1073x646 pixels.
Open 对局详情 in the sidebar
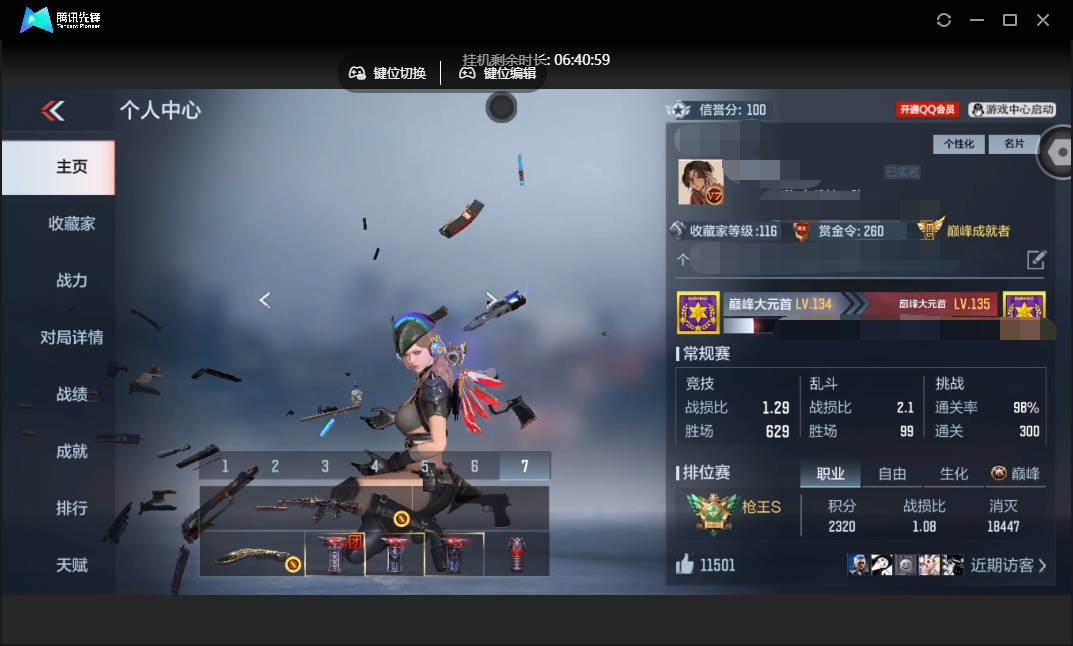pos(71,337)
